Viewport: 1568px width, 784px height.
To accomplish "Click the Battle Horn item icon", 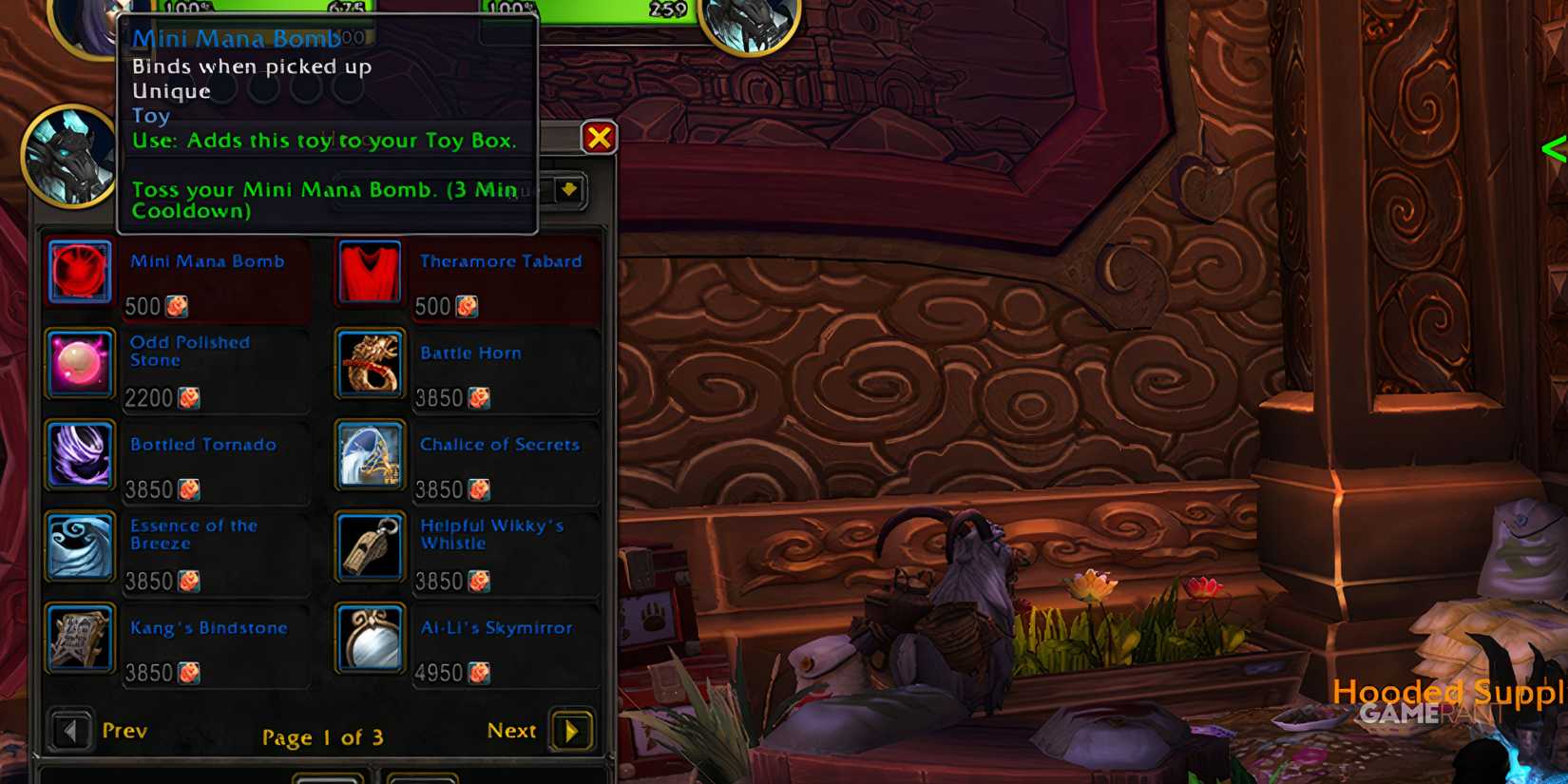I will [x=370, y=364].
